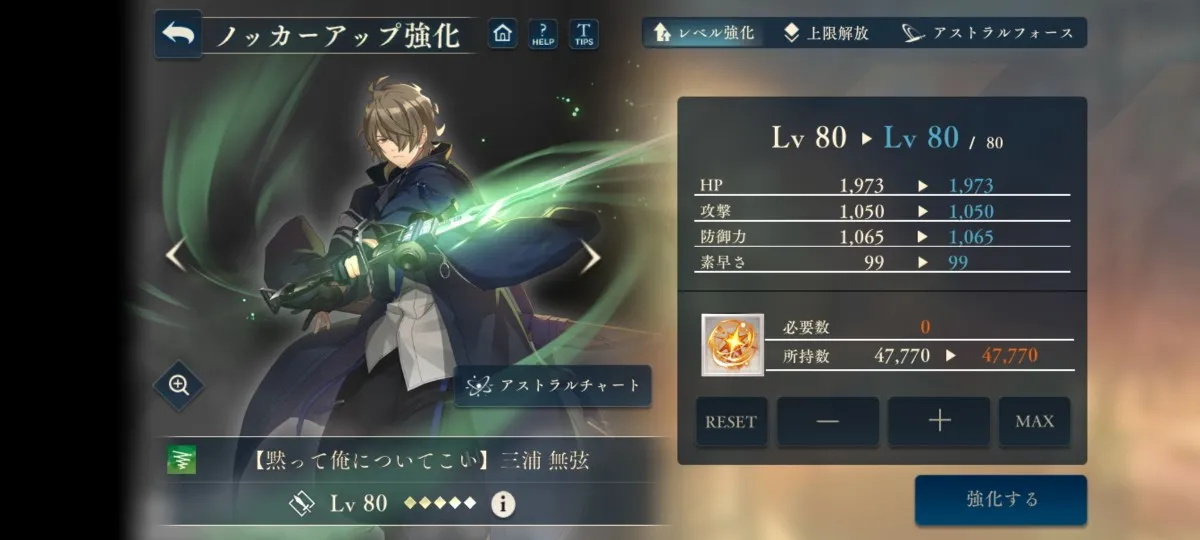Open the アストラルチャート button
The height and width of the screenshot is (540, 1200).
point(553,386)
